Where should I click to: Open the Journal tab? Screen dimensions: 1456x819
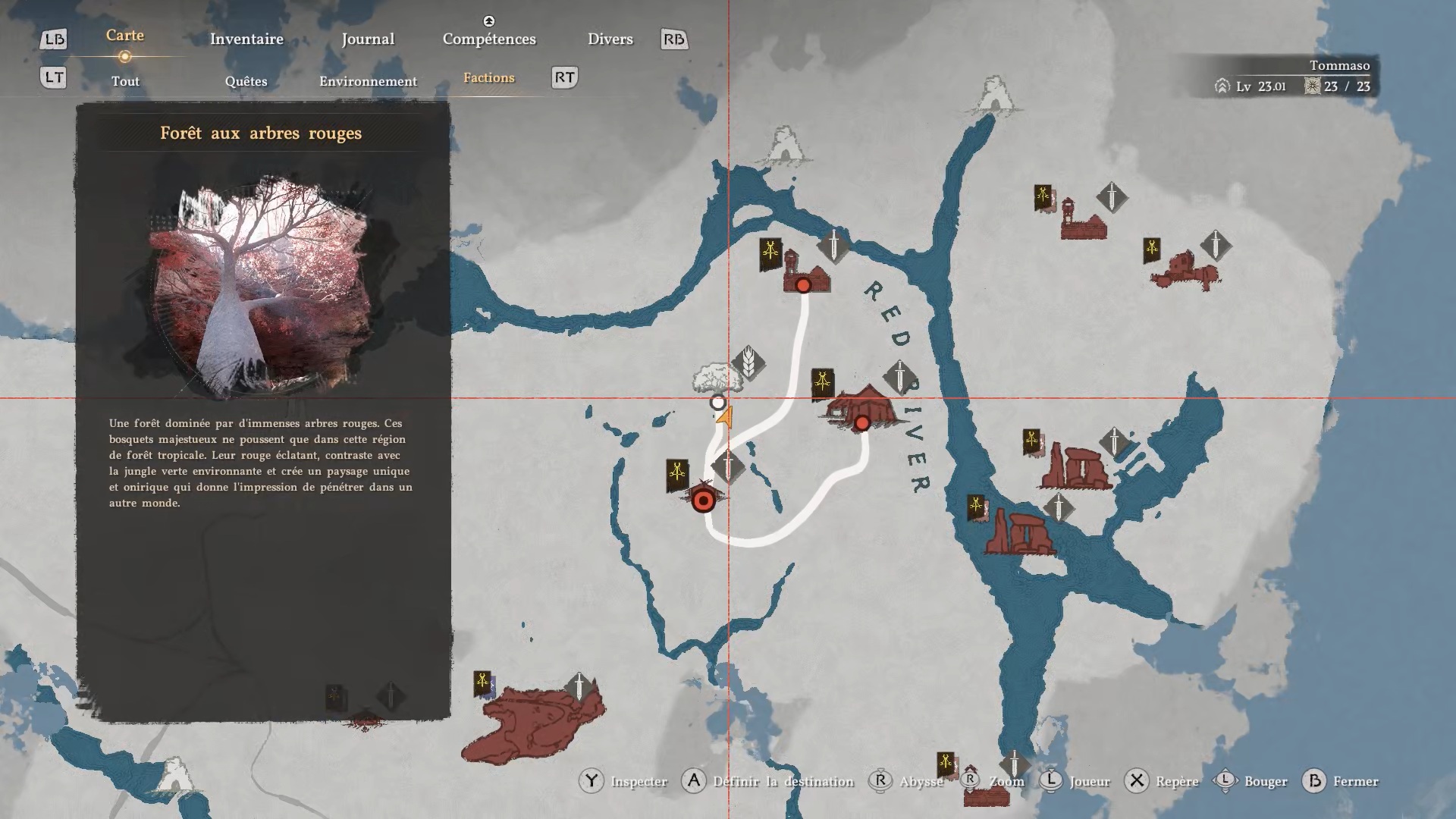coord(368,39)
